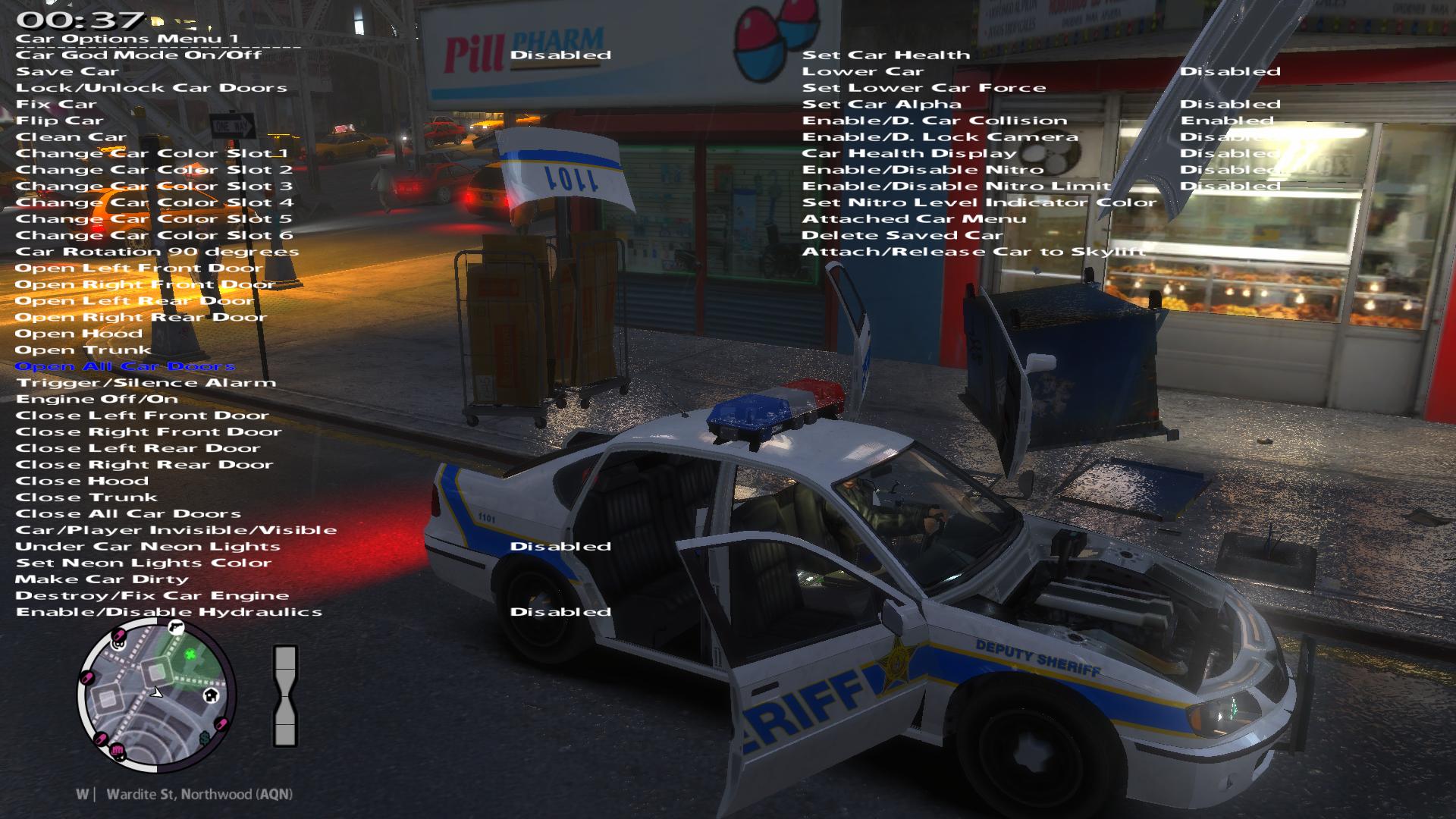Toggle Enable/Disable Hydraulics

click(169, 613)
